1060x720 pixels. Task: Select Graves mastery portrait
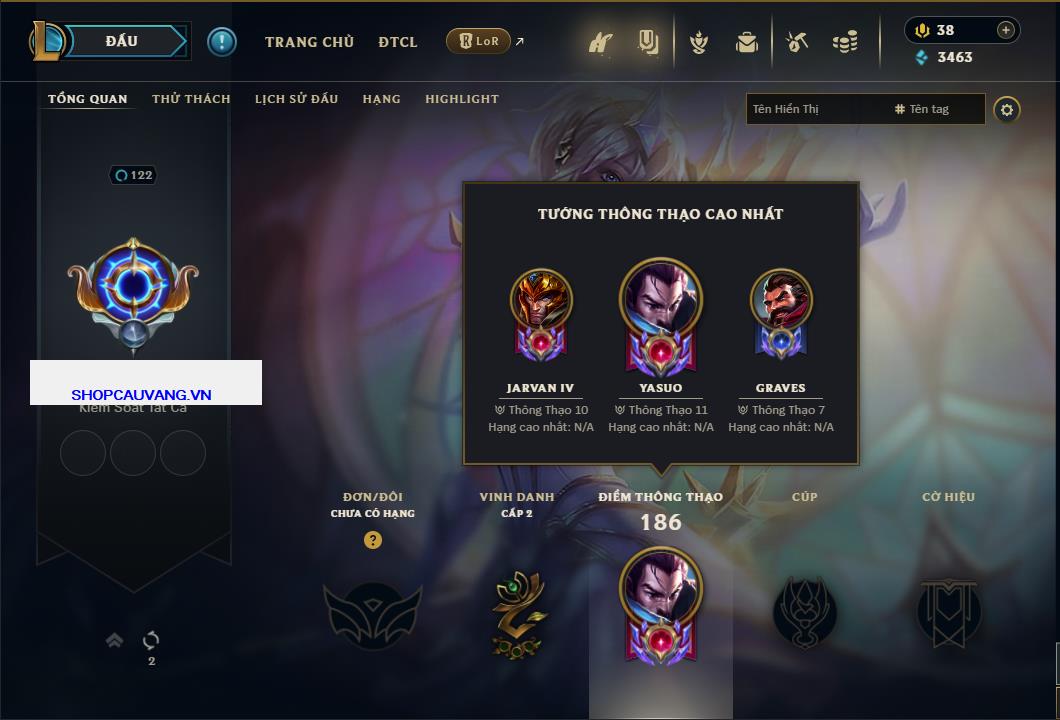pyautogui.click(x=781, y=300)
